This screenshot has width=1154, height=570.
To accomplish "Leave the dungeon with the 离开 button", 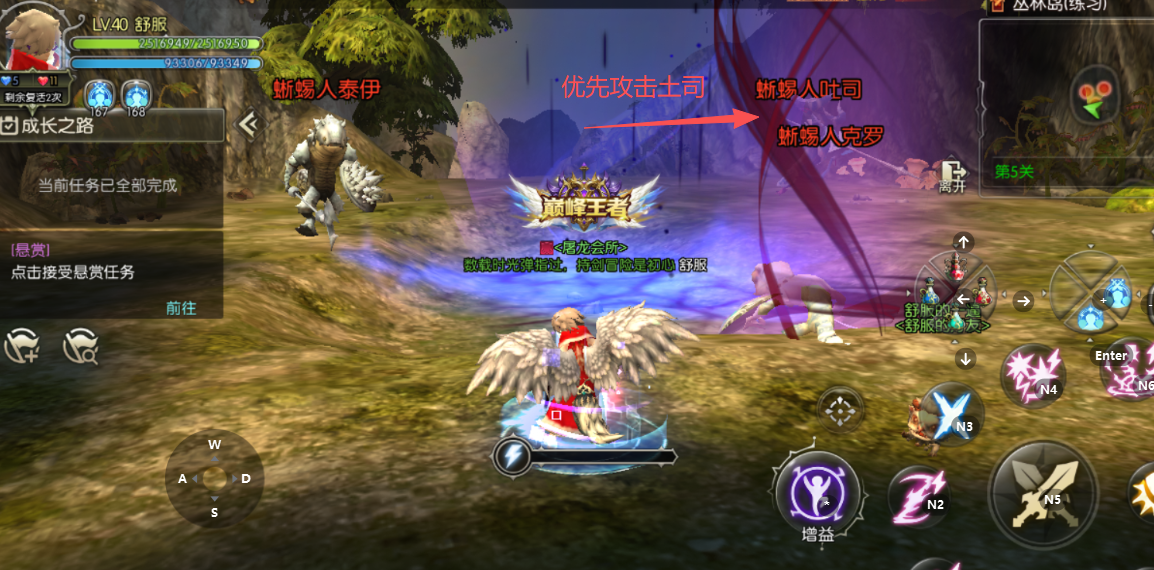I will tap(952, 176).
